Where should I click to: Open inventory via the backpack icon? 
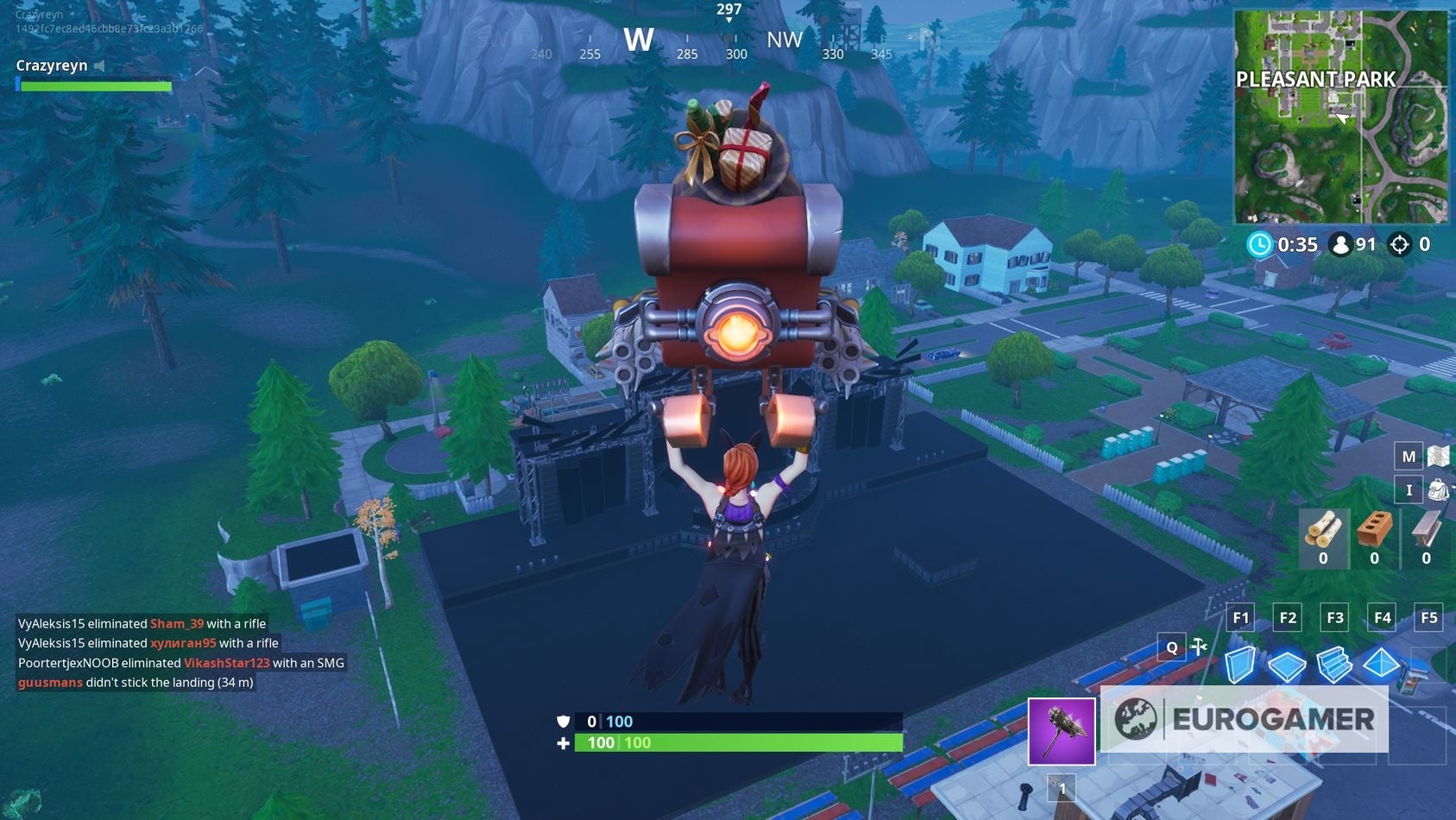tap(1436, 490)
